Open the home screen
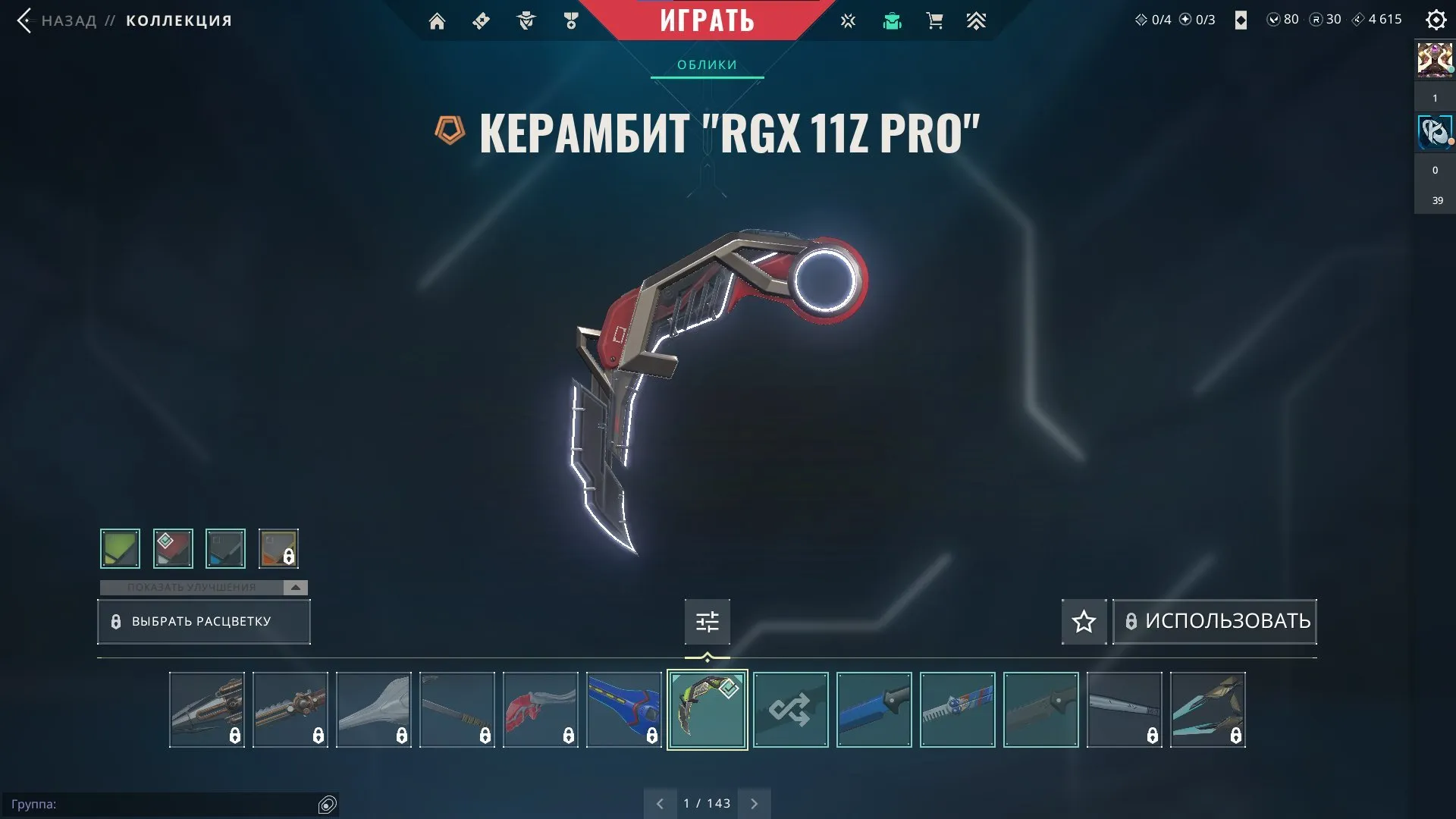The width and height of the screenshot is (1456, 819). click(437, 20)
